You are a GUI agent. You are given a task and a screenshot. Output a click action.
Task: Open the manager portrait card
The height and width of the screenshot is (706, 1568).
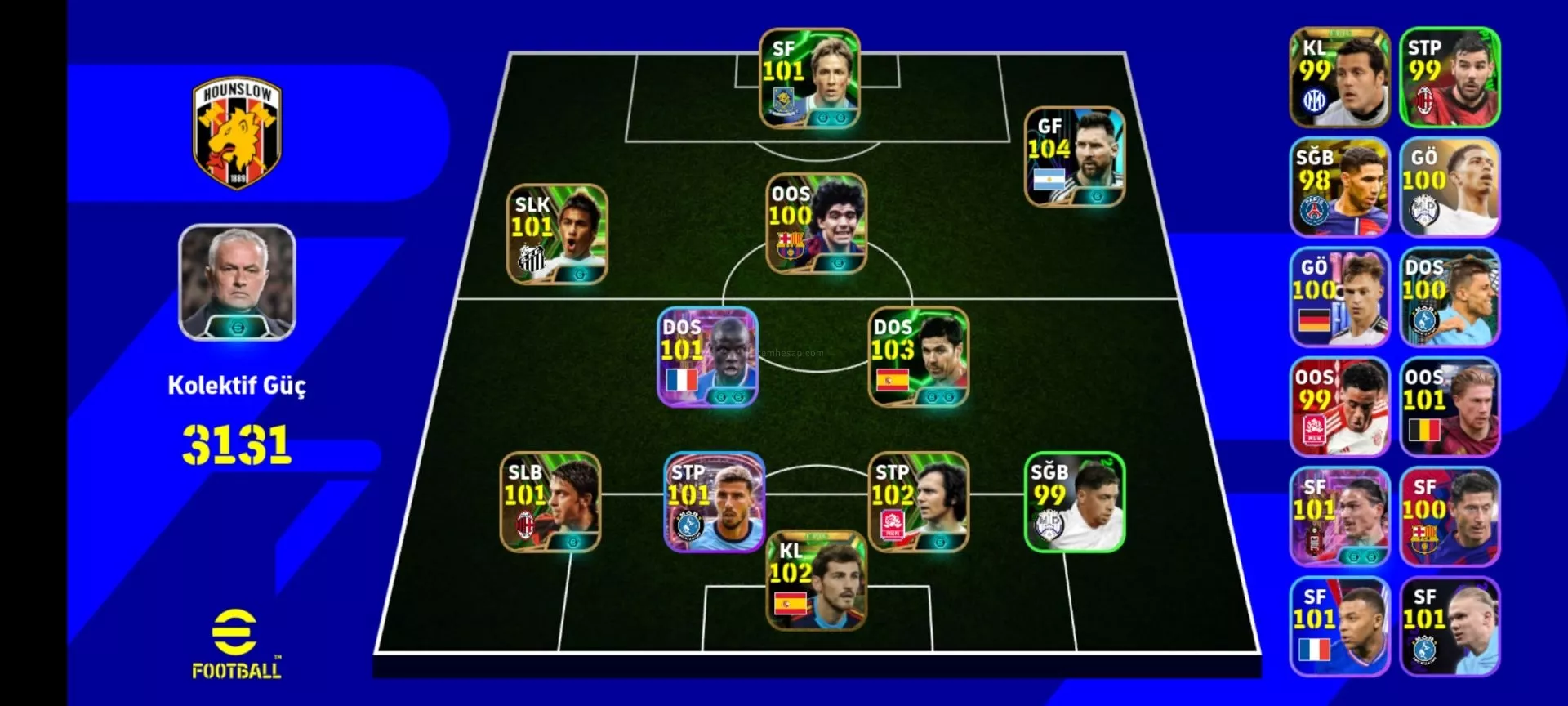point(237,282)
